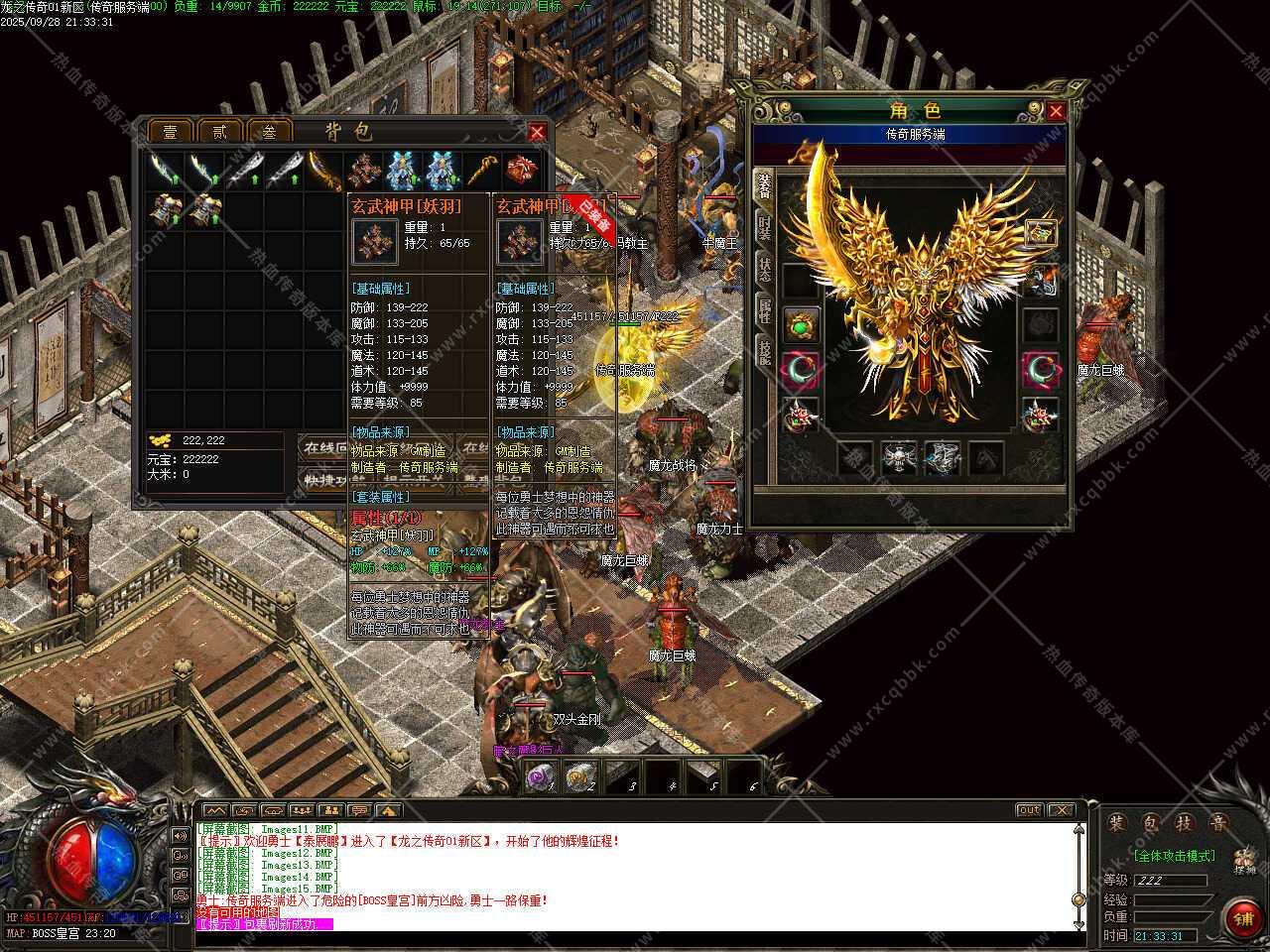Open the round red 铺 shop button

pos(1242,917)
